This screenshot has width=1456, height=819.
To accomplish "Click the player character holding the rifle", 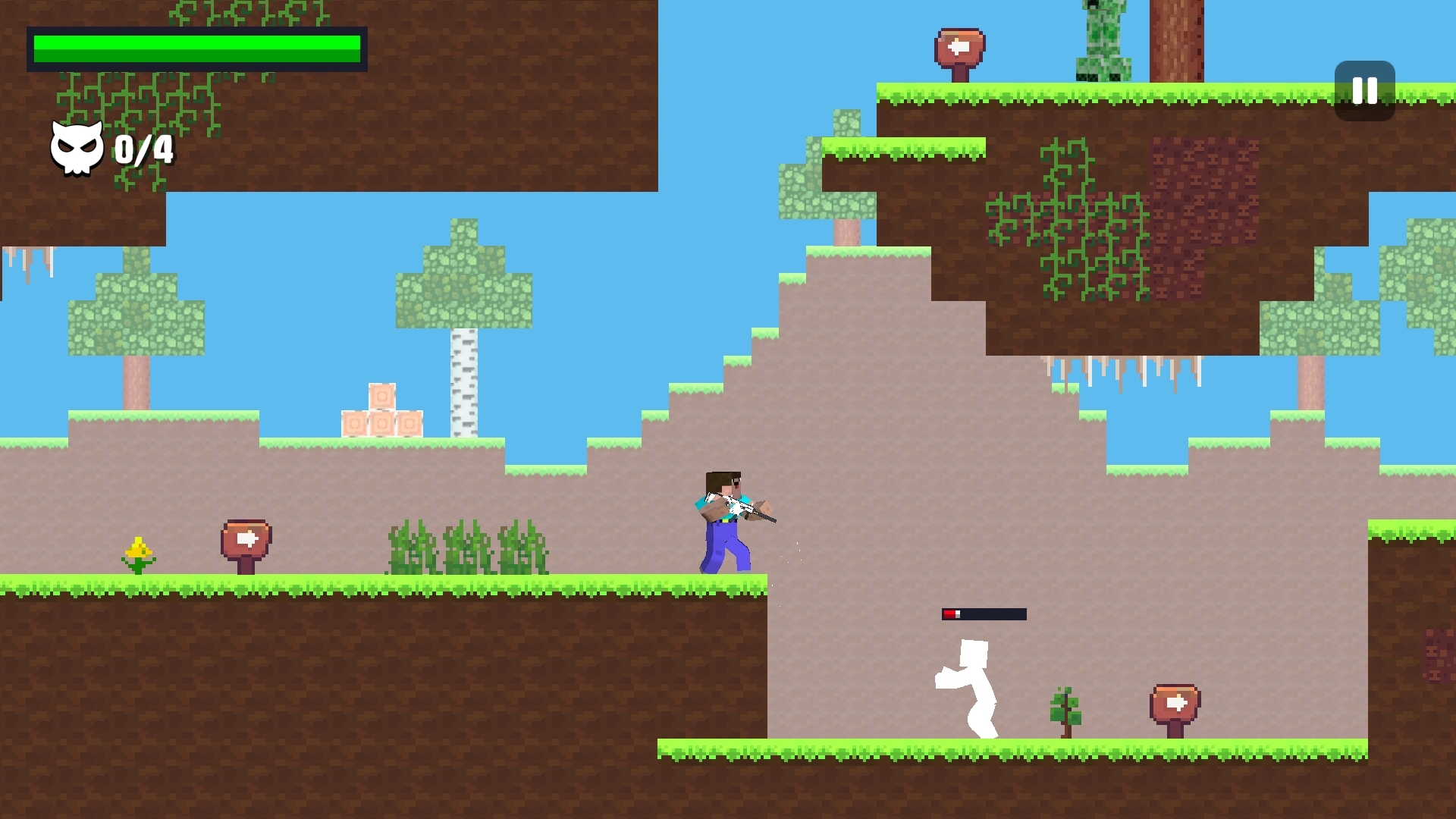I will [728, 519].
